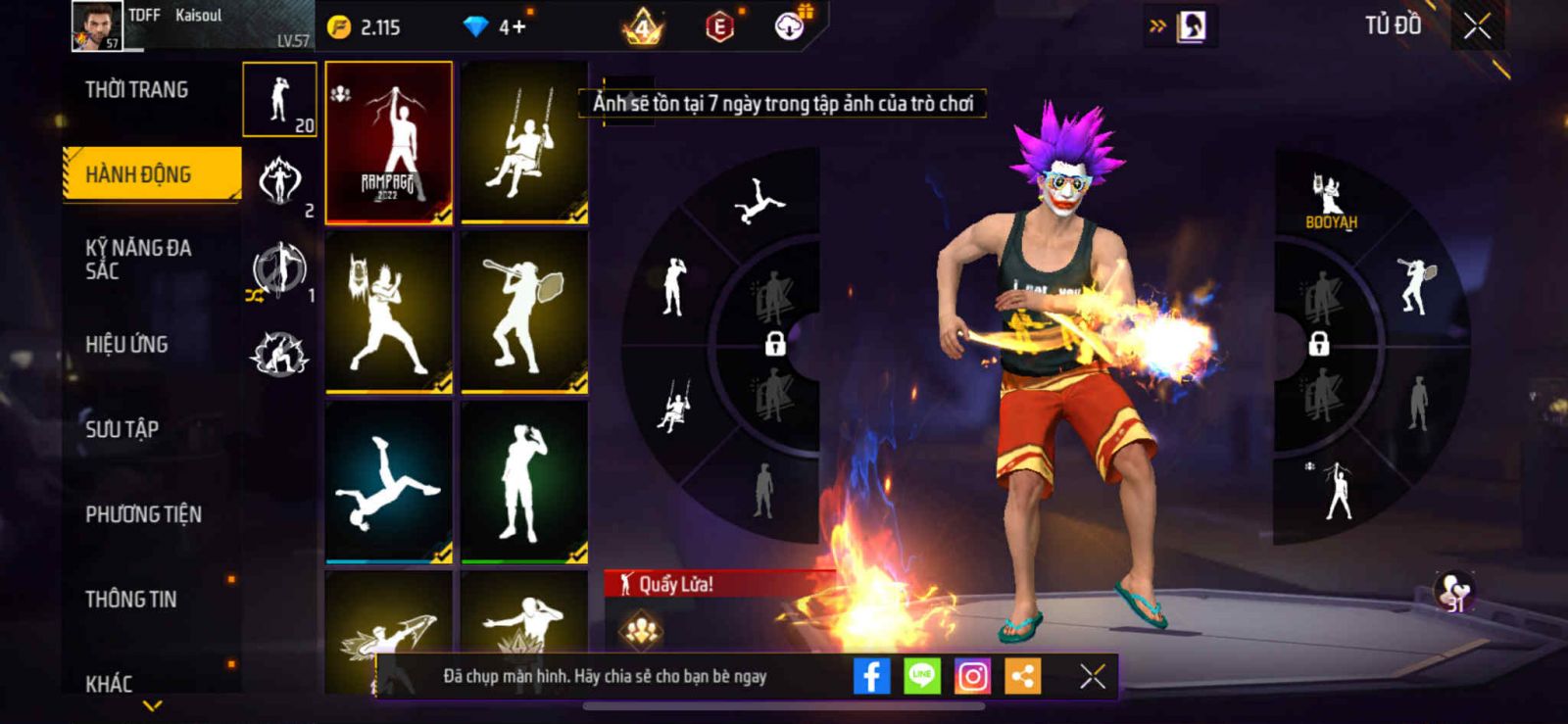Screen dimensions: 1568x724
Task: Choose the swing emote tile
Action: (x=524, y=142)
